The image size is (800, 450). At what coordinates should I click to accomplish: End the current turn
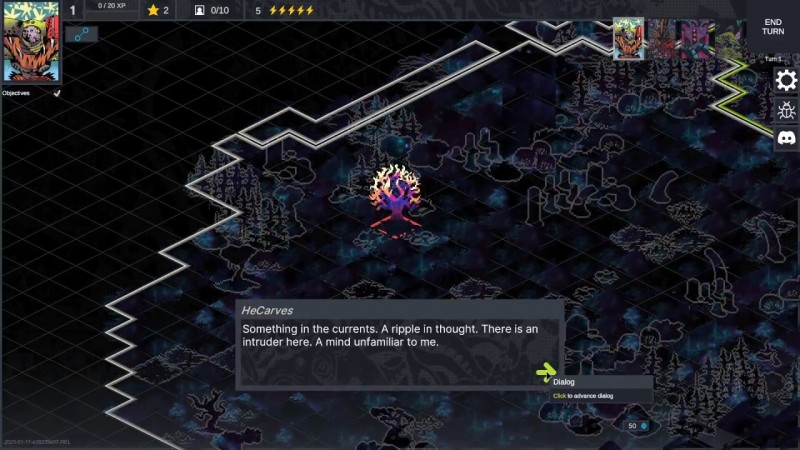773,26
